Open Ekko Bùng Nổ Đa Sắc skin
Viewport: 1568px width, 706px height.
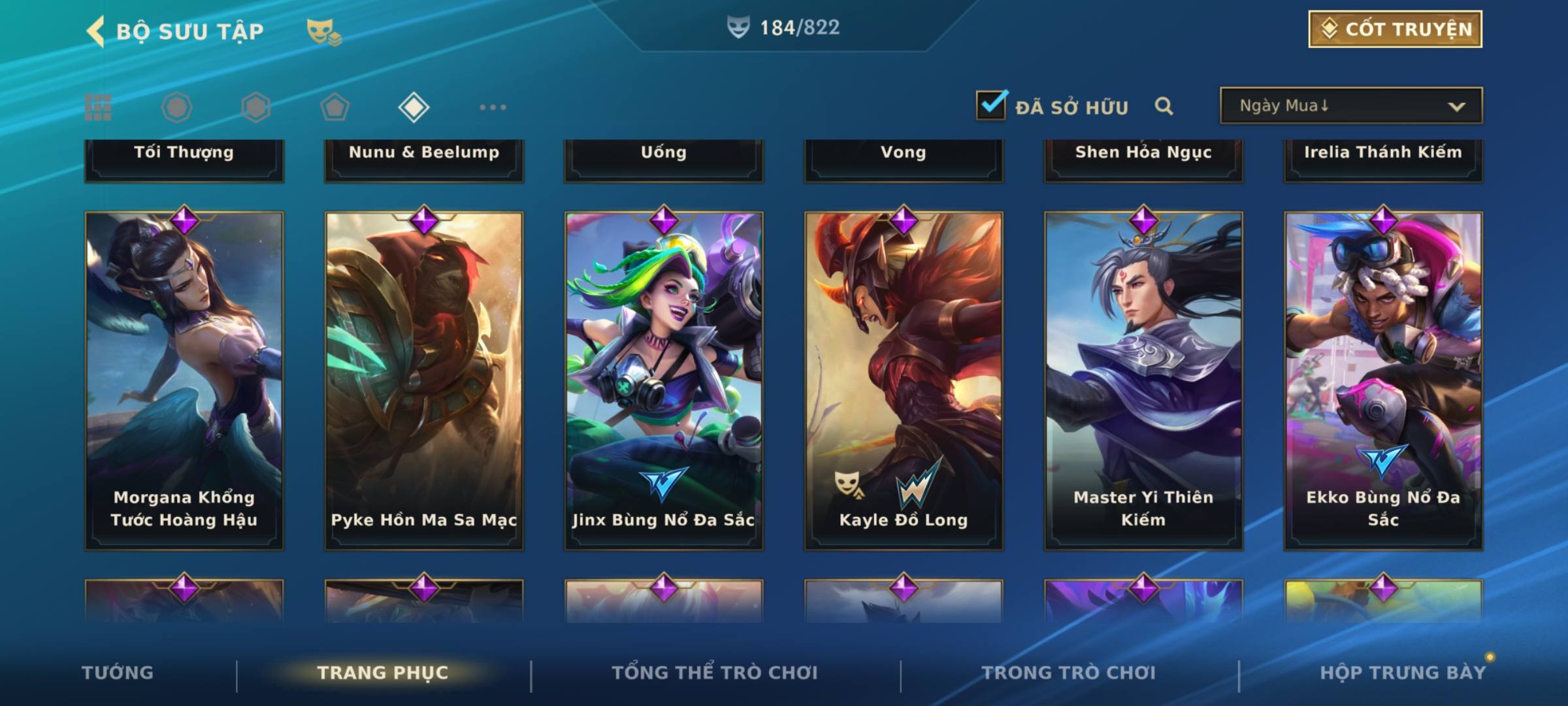pos(1383,380)
